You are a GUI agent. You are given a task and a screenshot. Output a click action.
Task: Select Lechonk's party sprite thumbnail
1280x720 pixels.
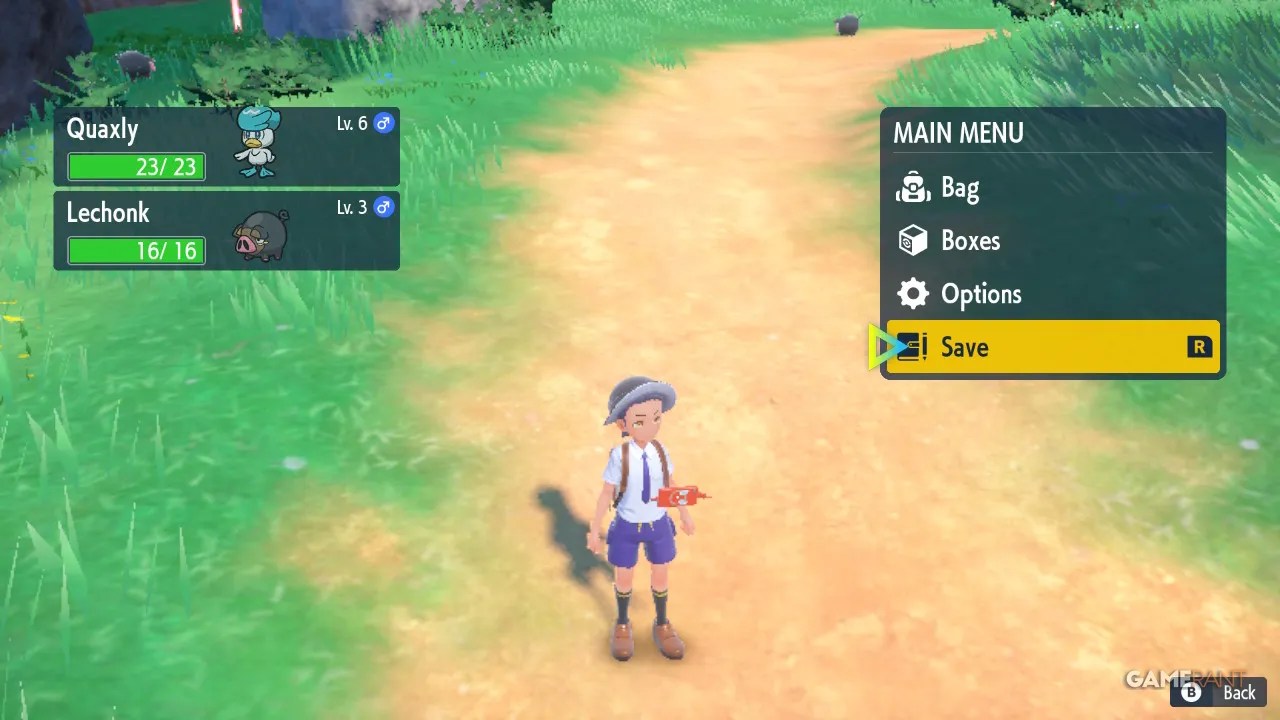[258, 234]
